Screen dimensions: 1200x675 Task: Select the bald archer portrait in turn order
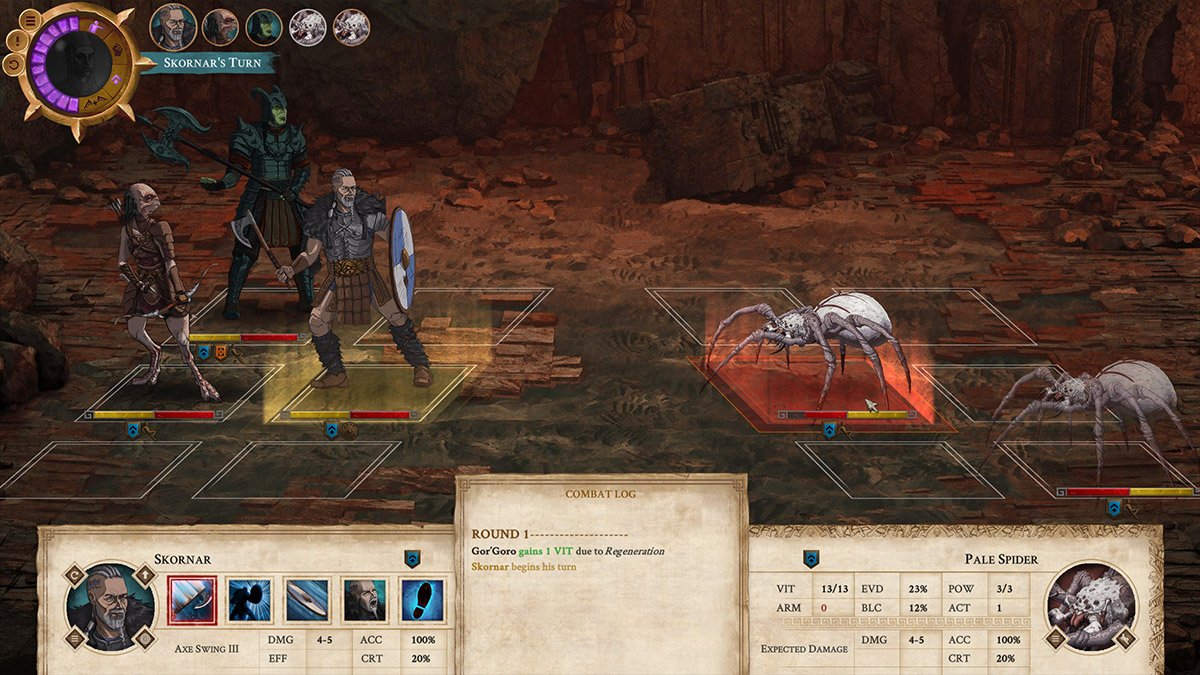coord(220,27)
